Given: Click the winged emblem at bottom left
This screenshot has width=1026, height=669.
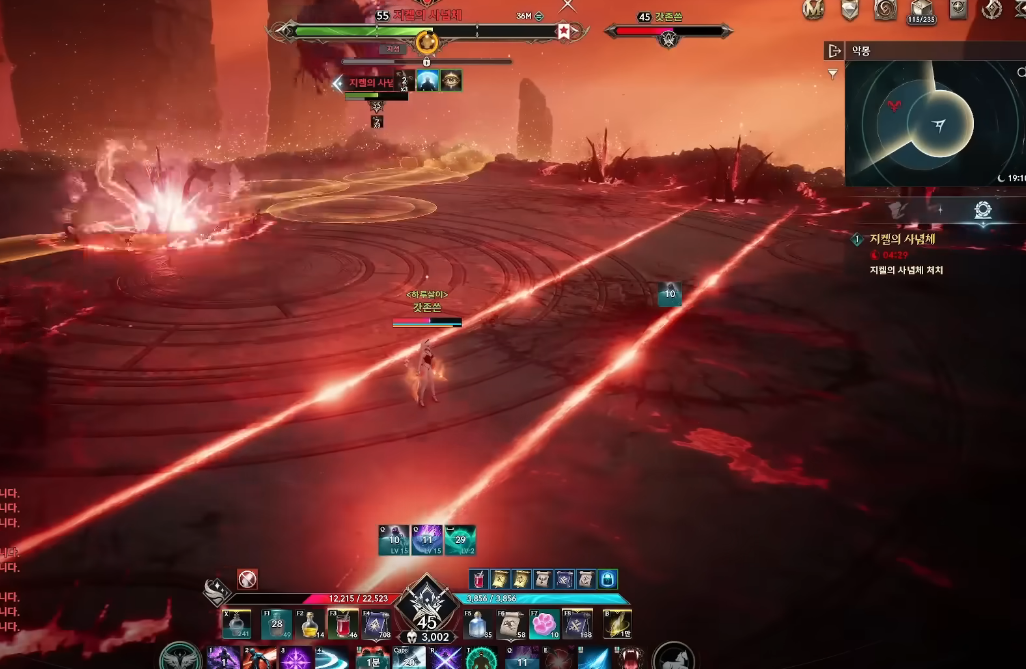Looking at the screenshot, I should tap(179, 657).
